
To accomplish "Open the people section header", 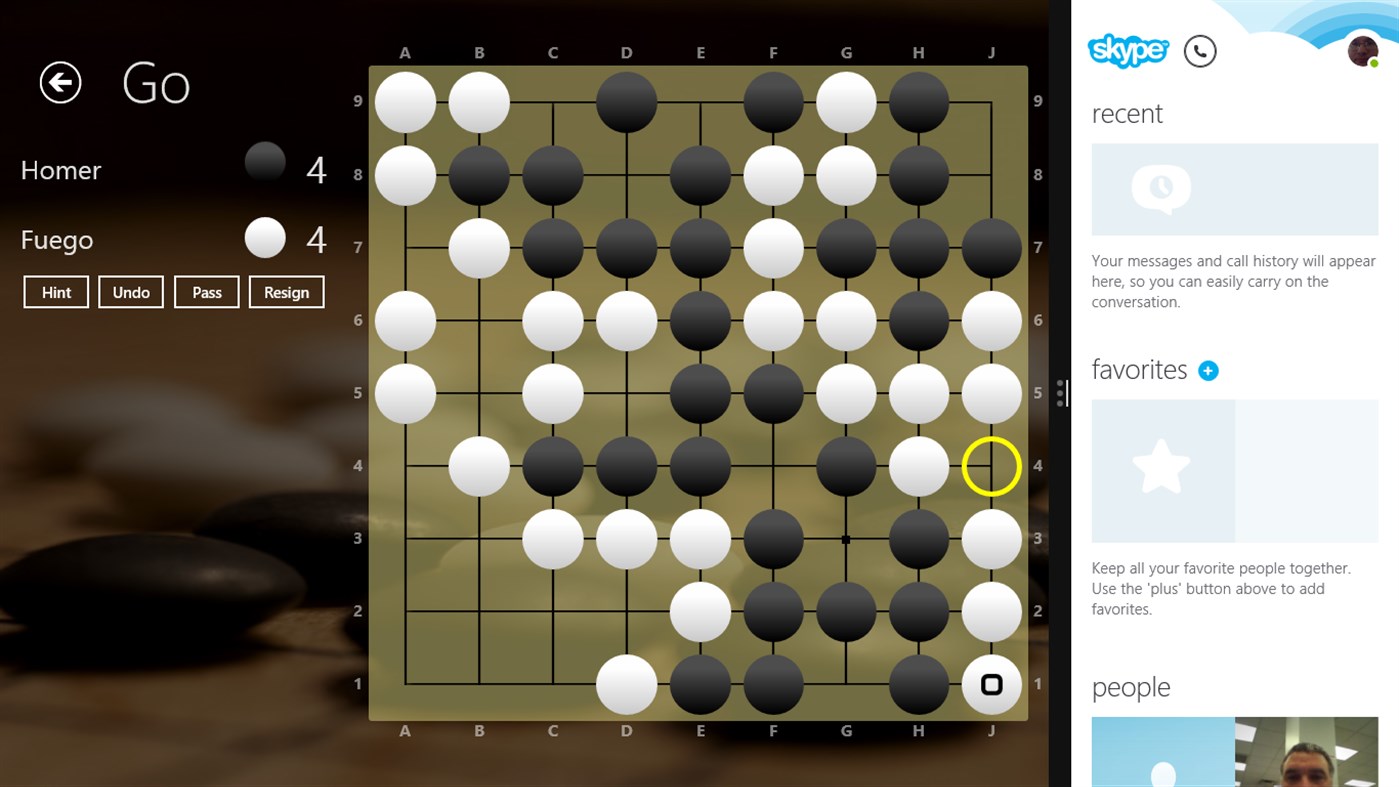I will [x=1131, y=687].
